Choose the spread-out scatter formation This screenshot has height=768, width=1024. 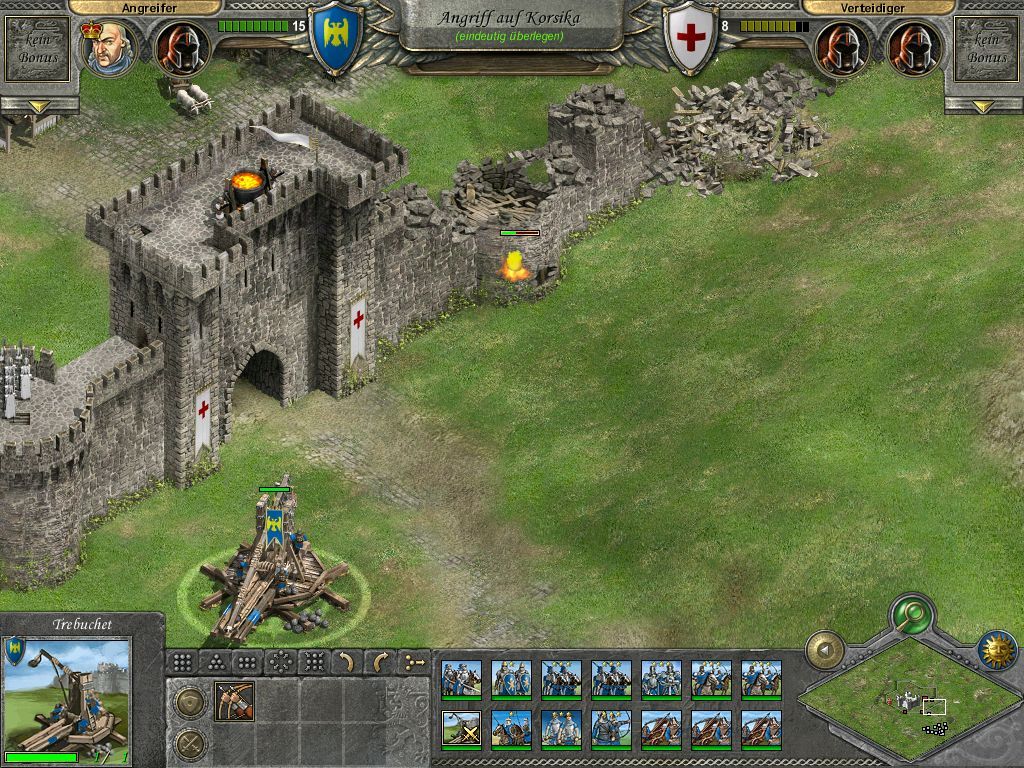(x=281, y=662)
